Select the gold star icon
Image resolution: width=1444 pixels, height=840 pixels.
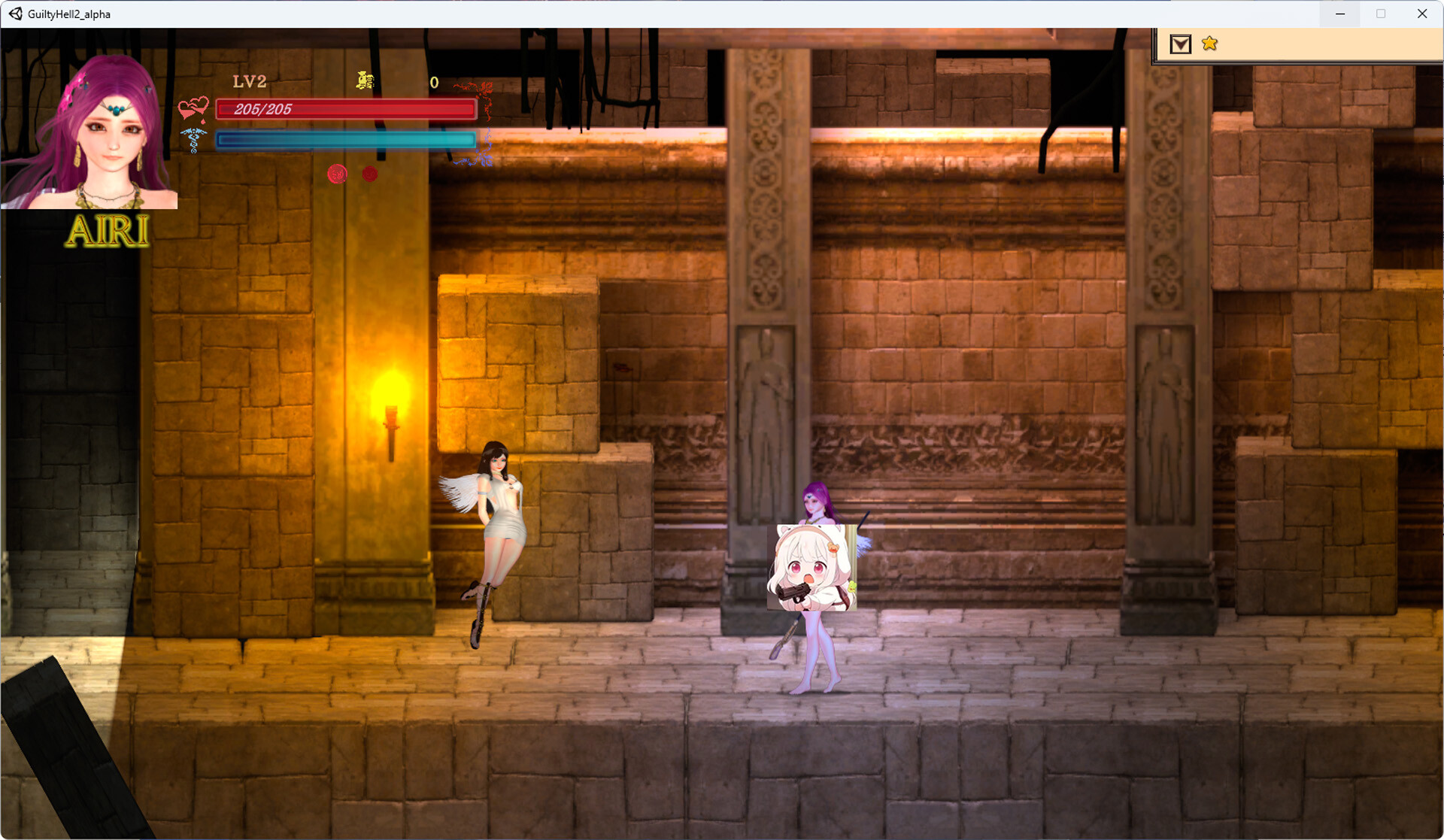pos(1209,44)
